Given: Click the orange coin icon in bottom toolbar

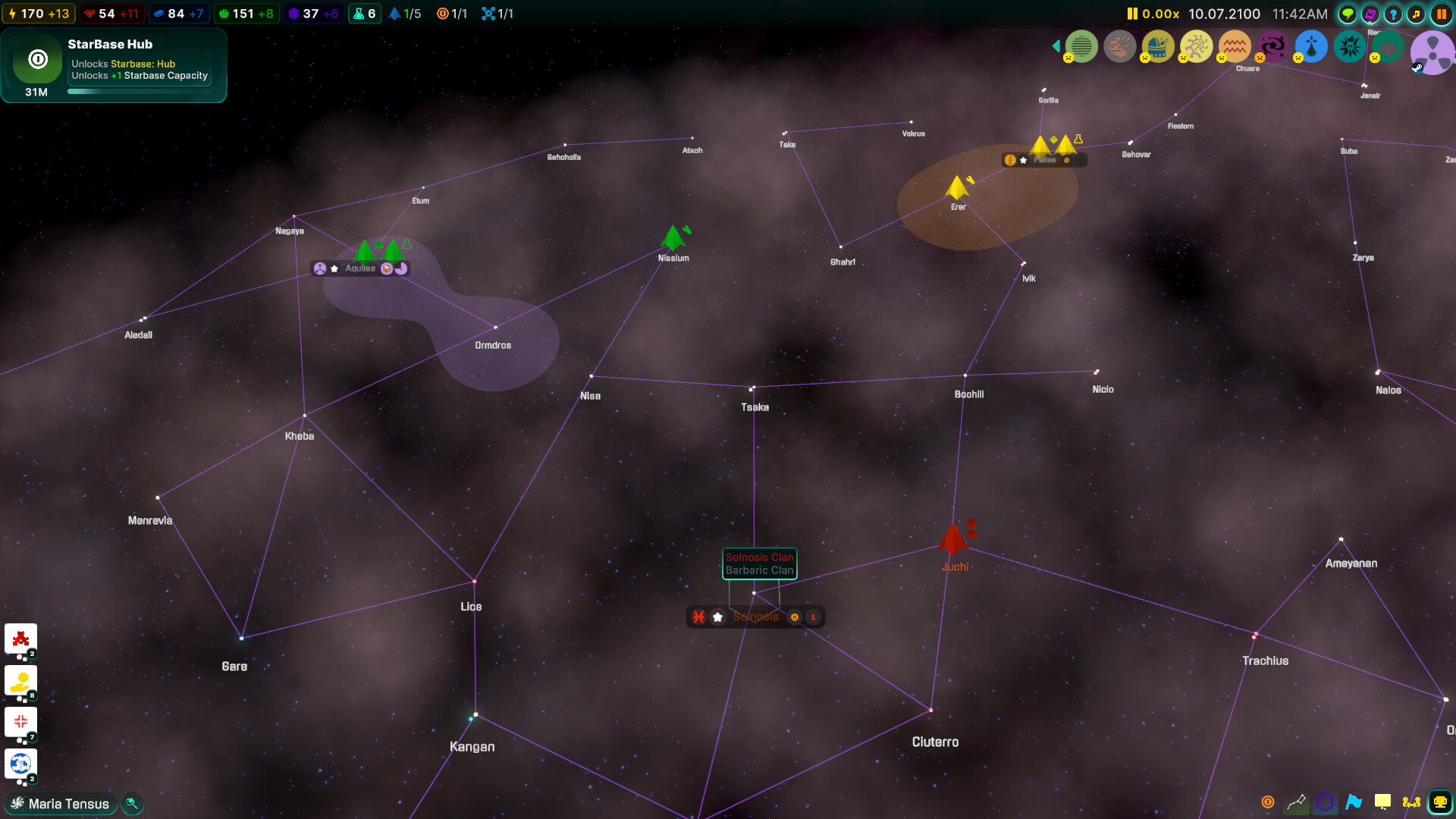Looking at the screenshot, I should coord(1267,802).
